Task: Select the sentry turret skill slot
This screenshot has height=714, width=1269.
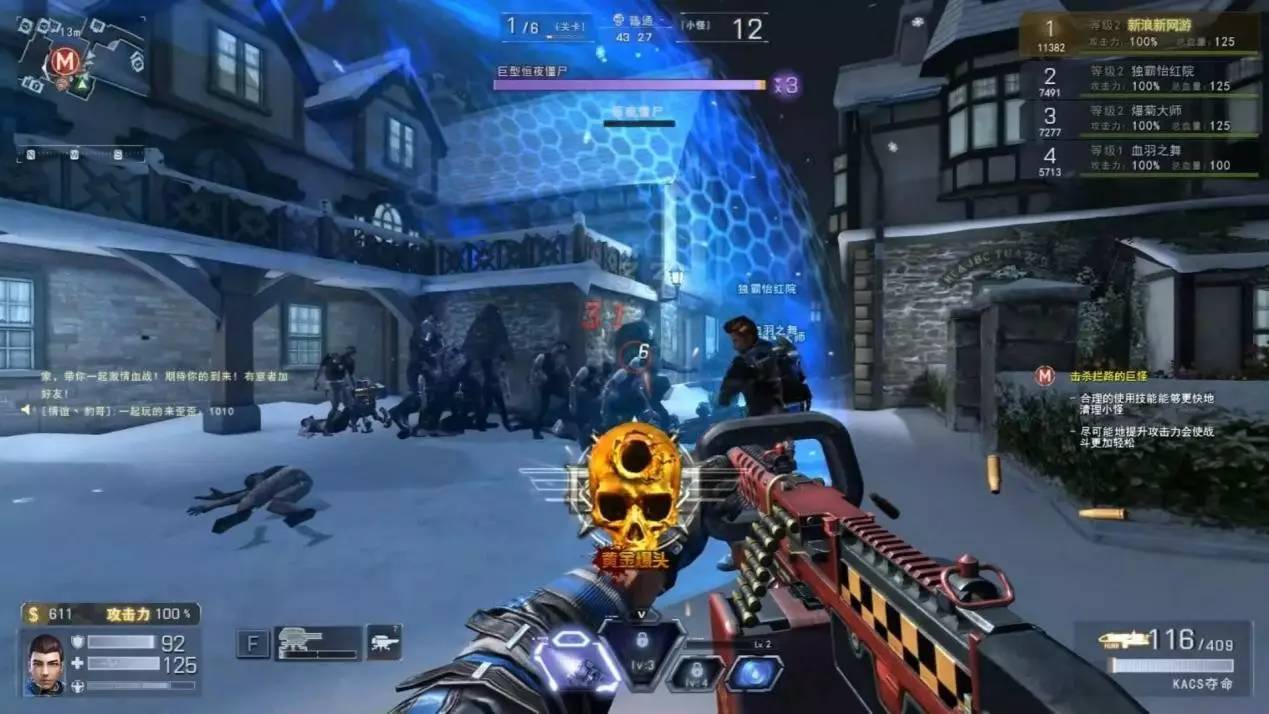Action: point(317,643)
